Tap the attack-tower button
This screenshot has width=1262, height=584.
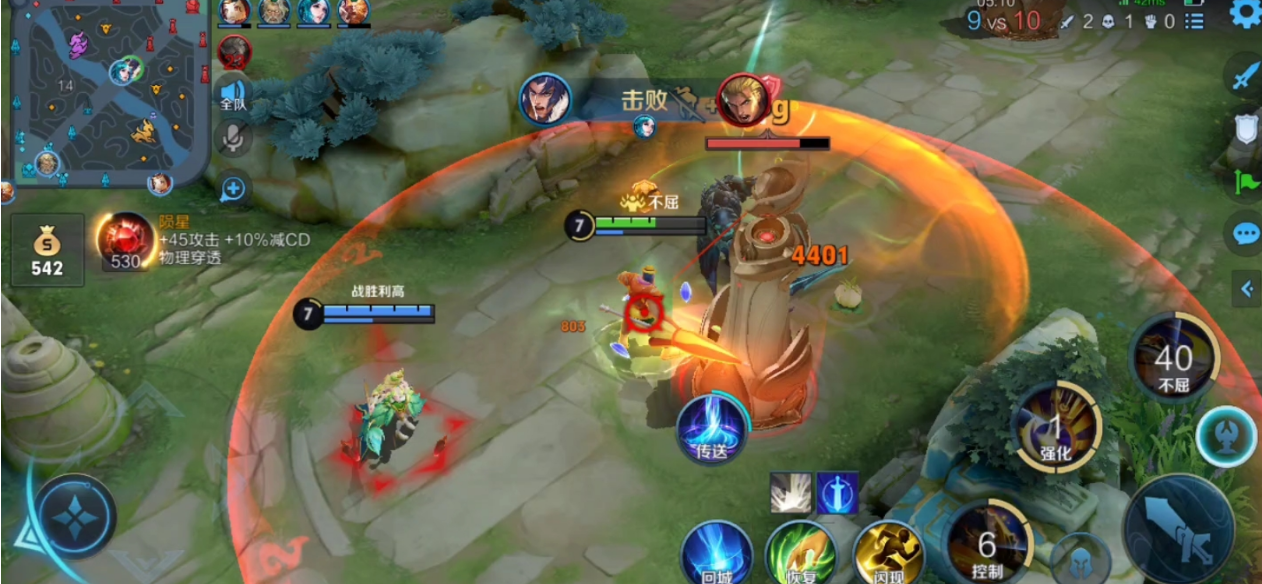point(1227,437)
